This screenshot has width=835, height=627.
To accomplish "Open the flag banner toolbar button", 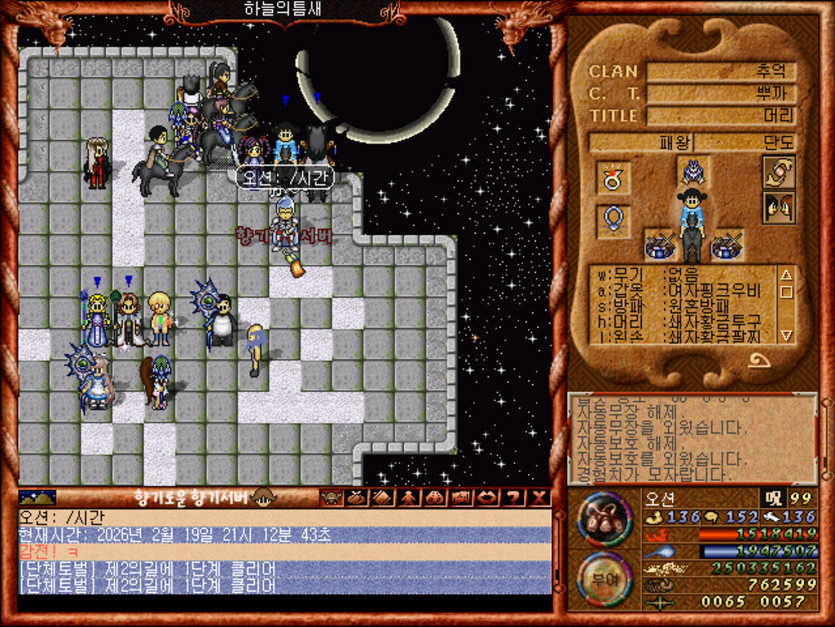I will click(x=461, y=497).
